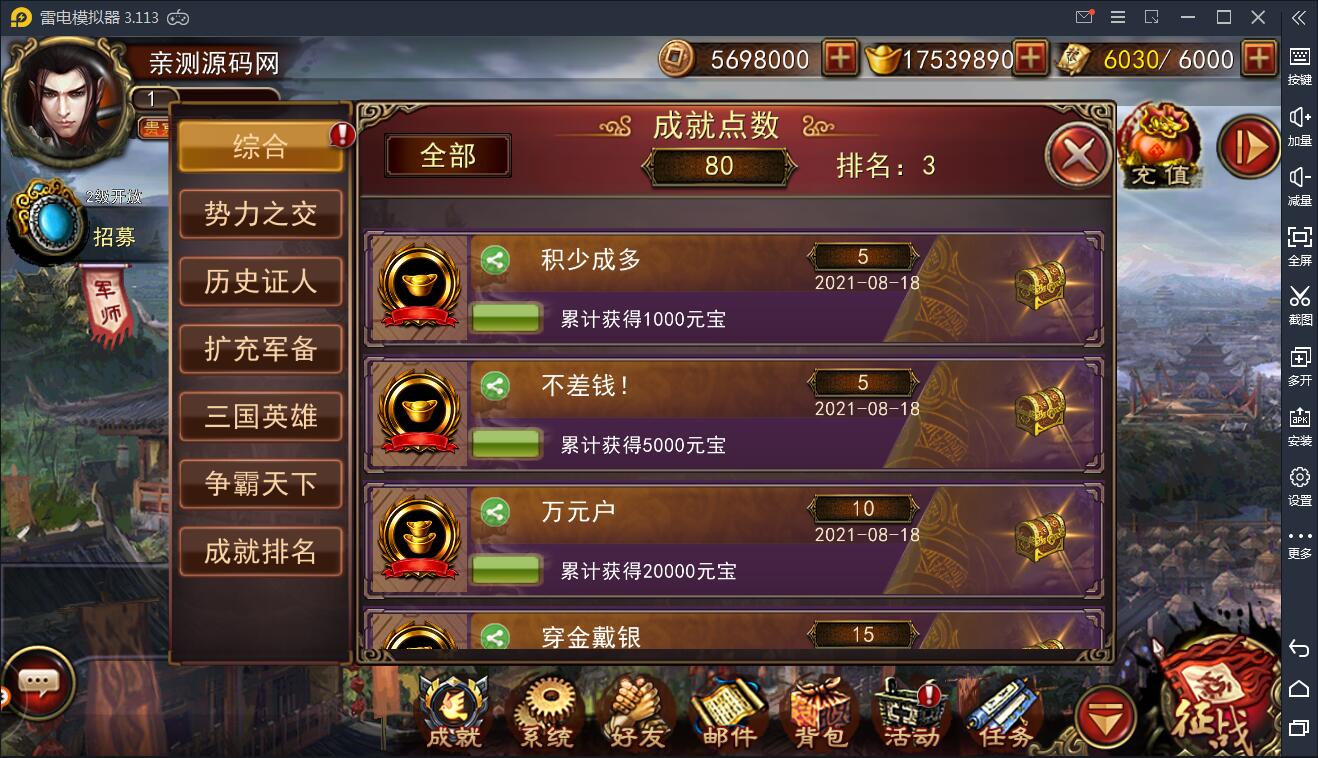Open the 活动 activity icon
1318x758 pixels.
(x=912, y=710)
